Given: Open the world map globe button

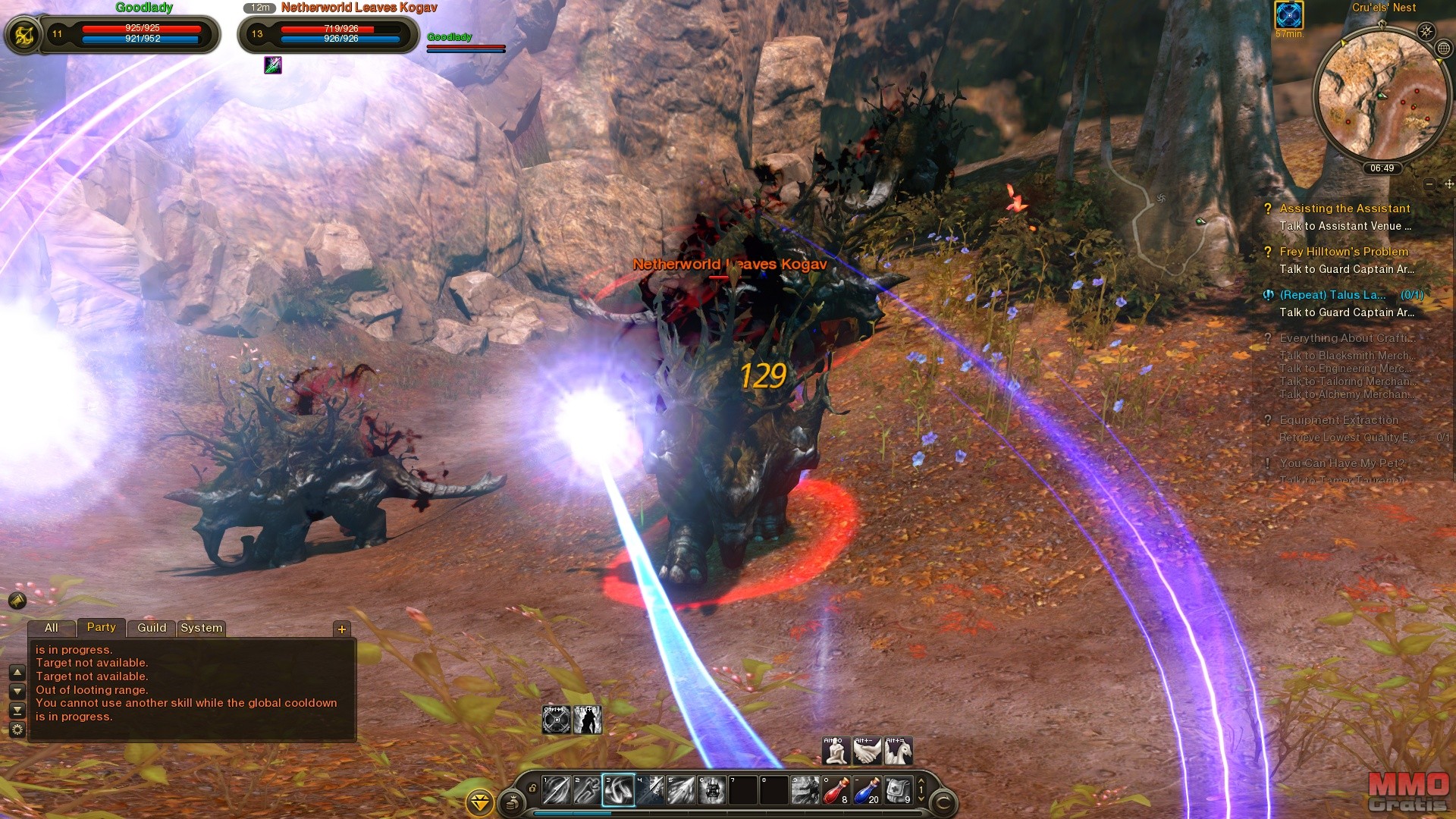Looking at the screenshot, I should [1444, 49].
